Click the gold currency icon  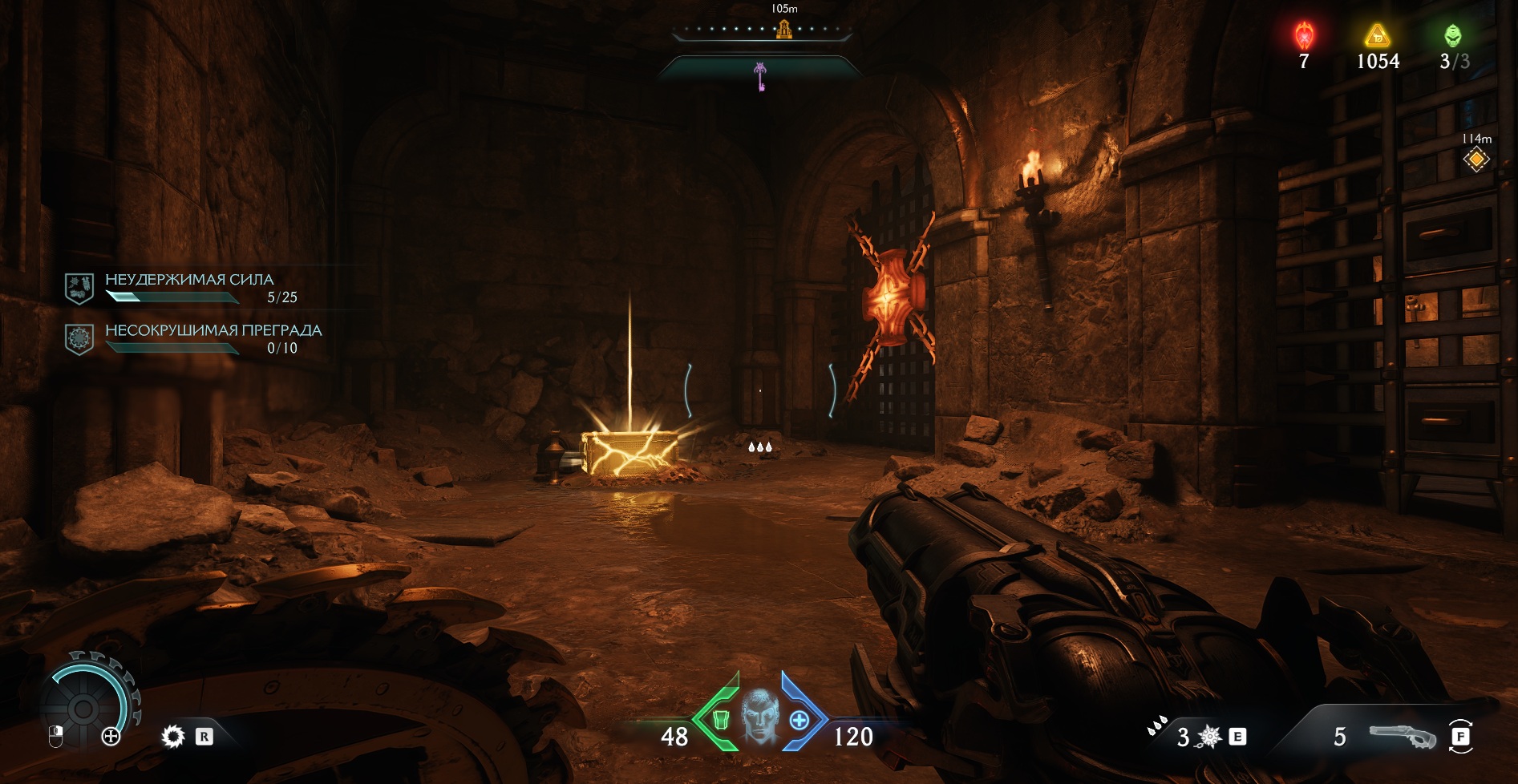click(1377, 36)
